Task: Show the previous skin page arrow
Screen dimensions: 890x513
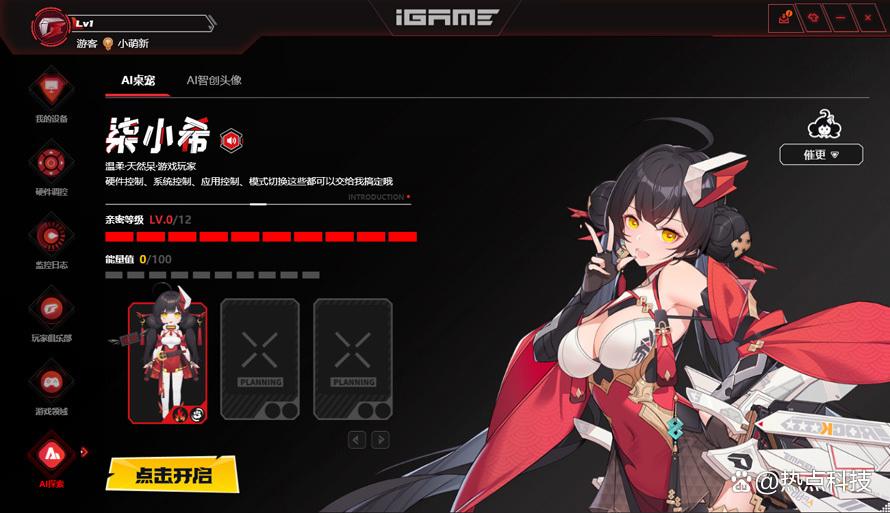Action: (x=357, y=440)
